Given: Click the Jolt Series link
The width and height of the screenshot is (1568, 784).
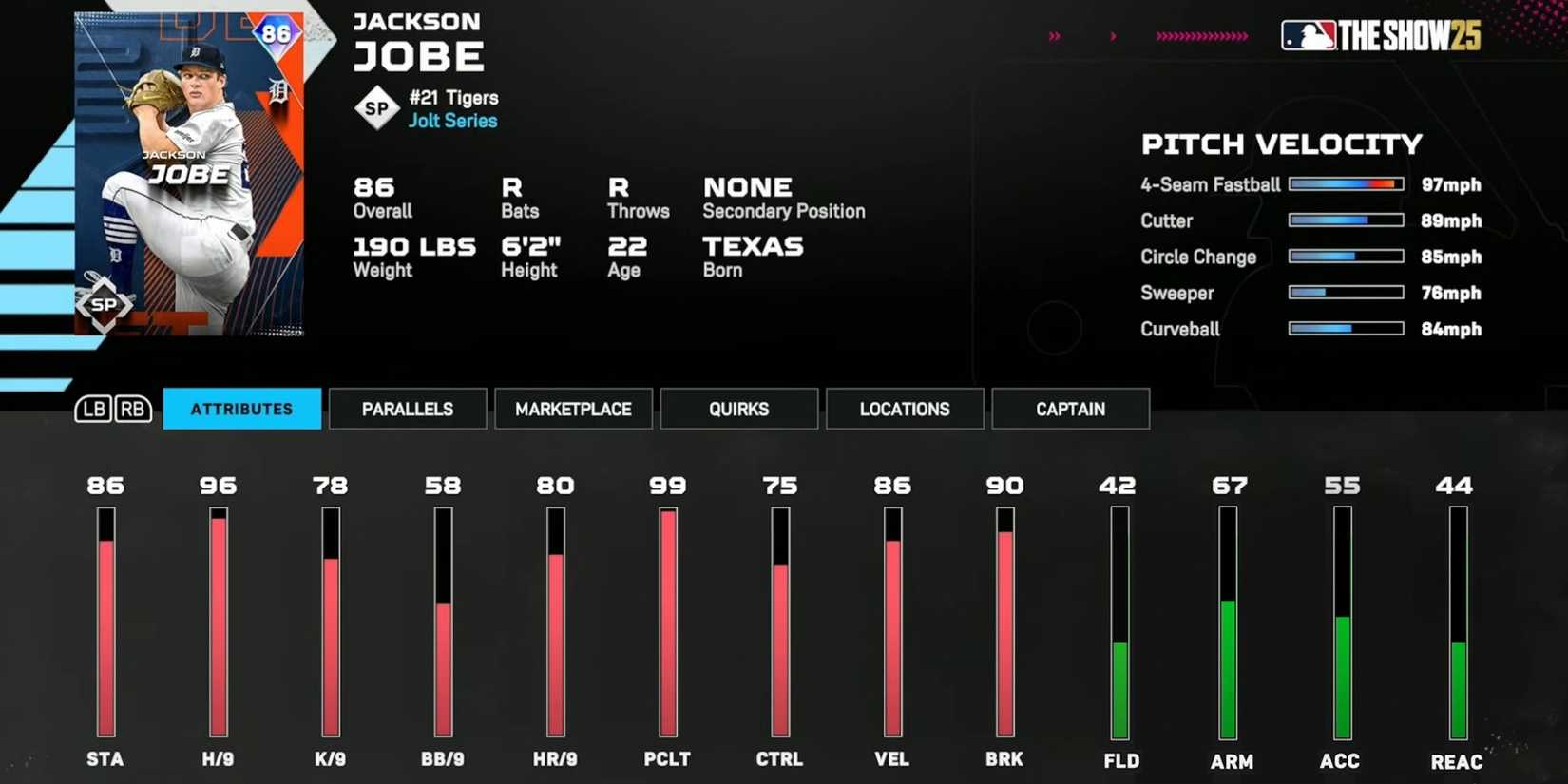Looking at the screenshot, I should coord(452,121).
